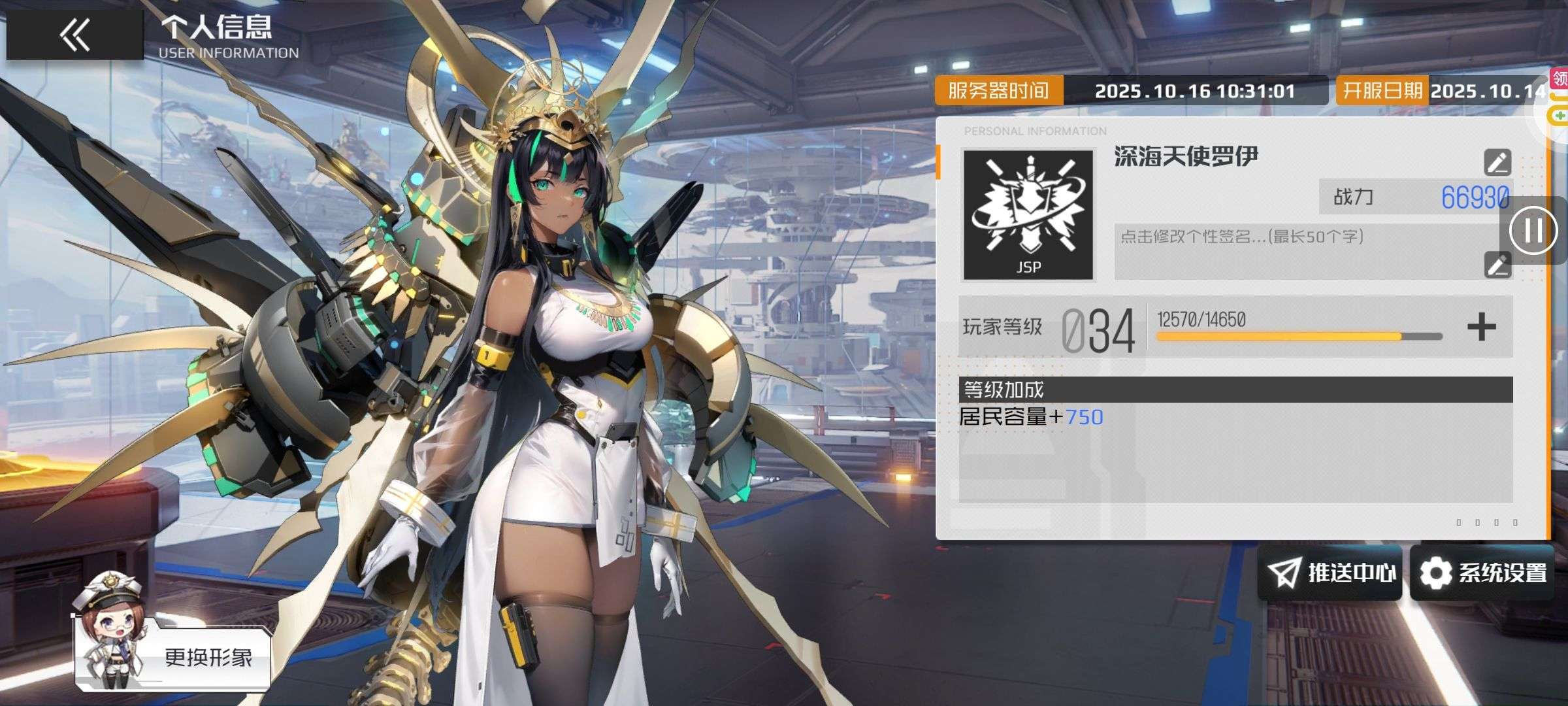Edit the player name 深海天使罗伊

point(1497,162)
